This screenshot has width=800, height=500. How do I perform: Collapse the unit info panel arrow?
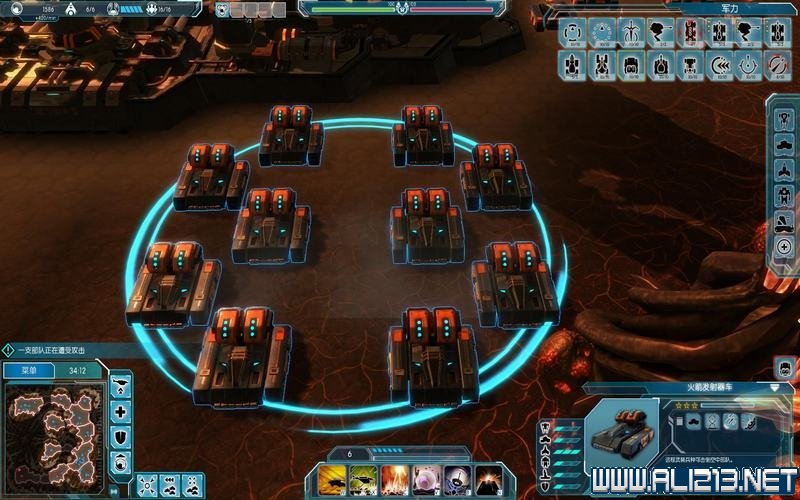[x=775, y=387]
